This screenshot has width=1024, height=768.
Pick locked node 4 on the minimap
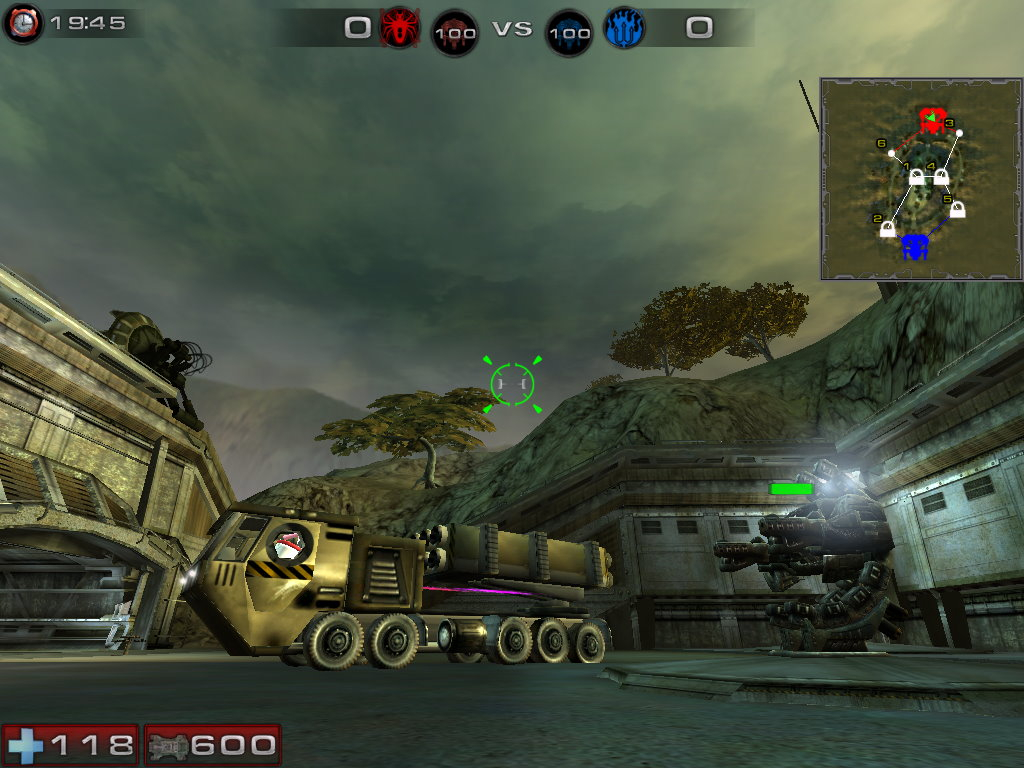[x=941, y=177]
